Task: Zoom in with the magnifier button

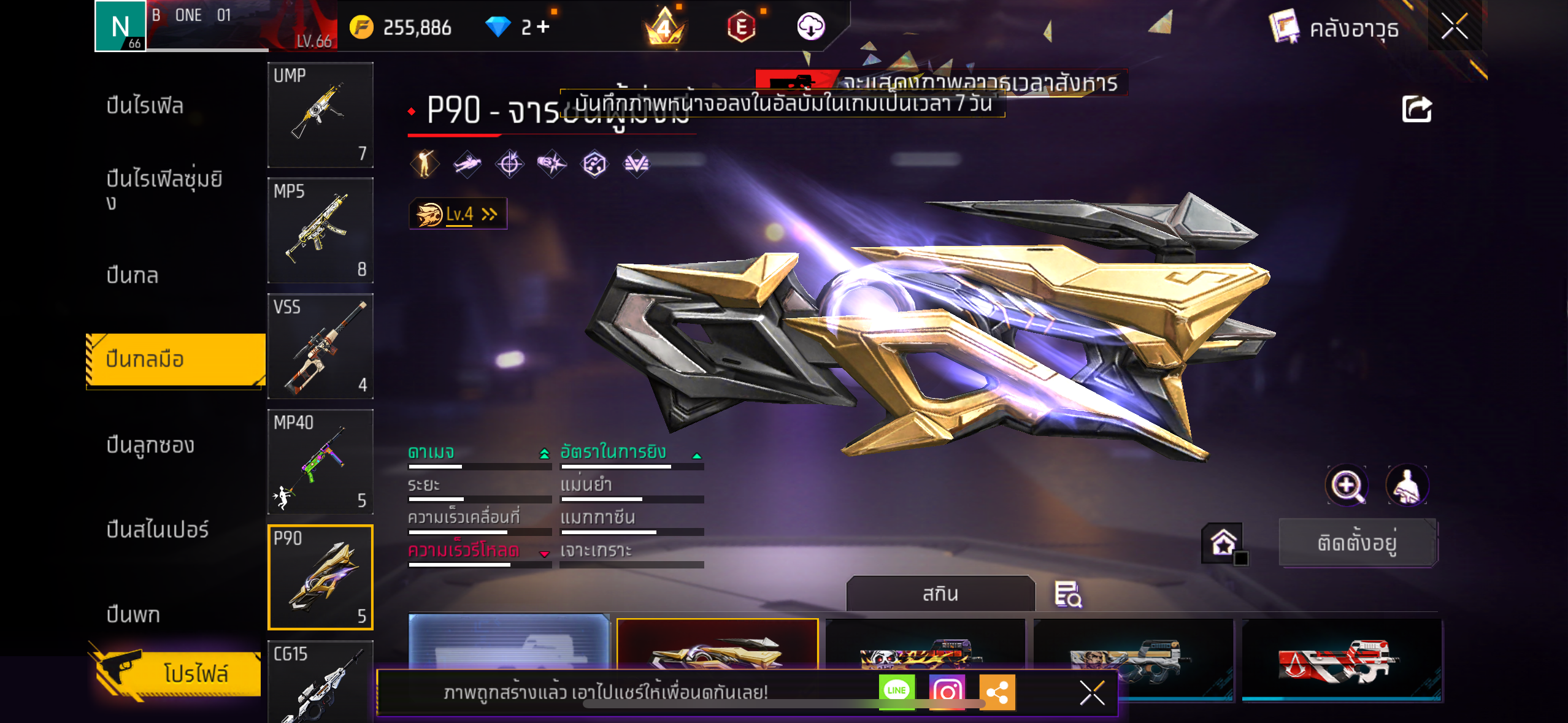Action: (x=1347, y=486)
